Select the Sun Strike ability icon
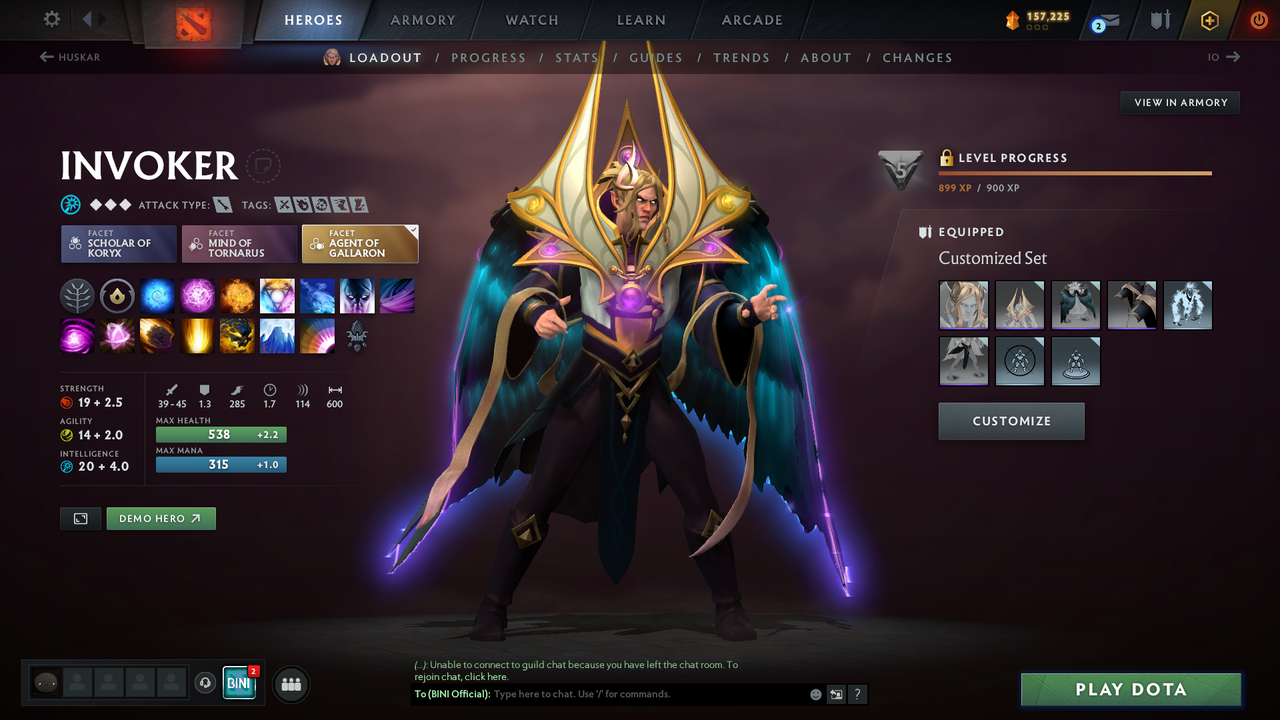The image size is (1280, 720). (x=197, y=335)
